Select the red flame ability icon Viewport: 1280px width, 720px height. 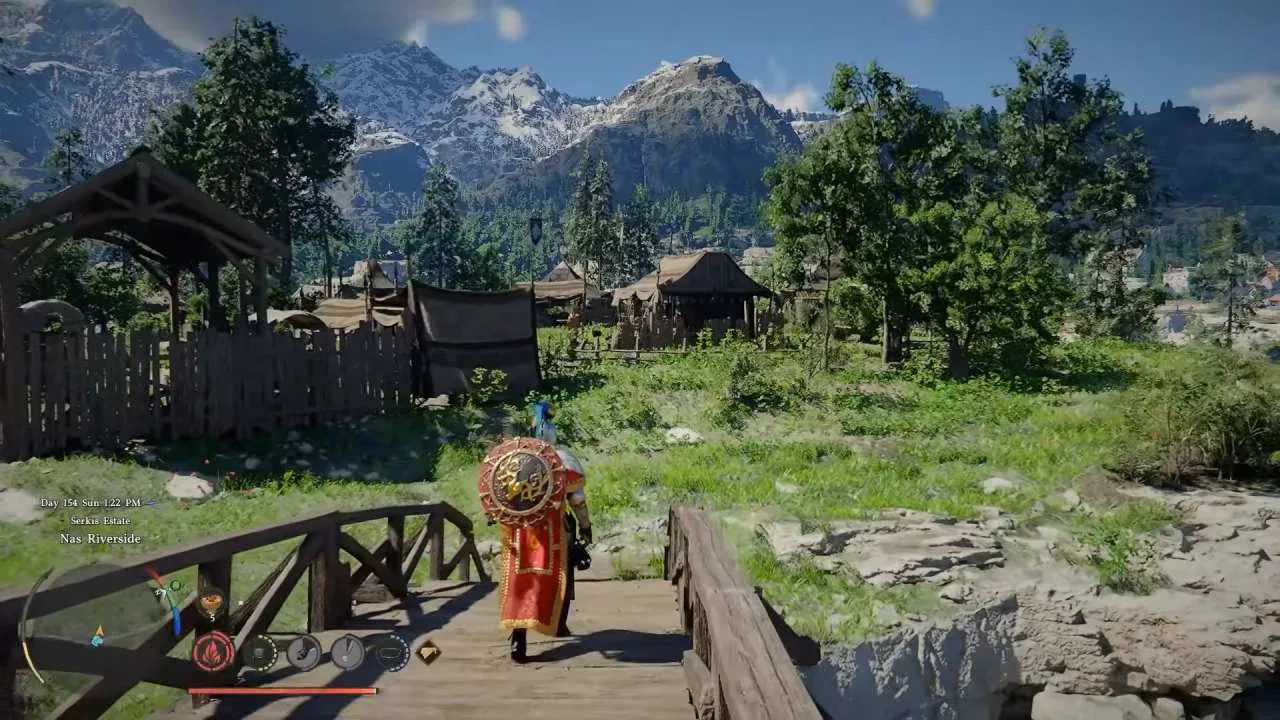click(x=212, y=650)
